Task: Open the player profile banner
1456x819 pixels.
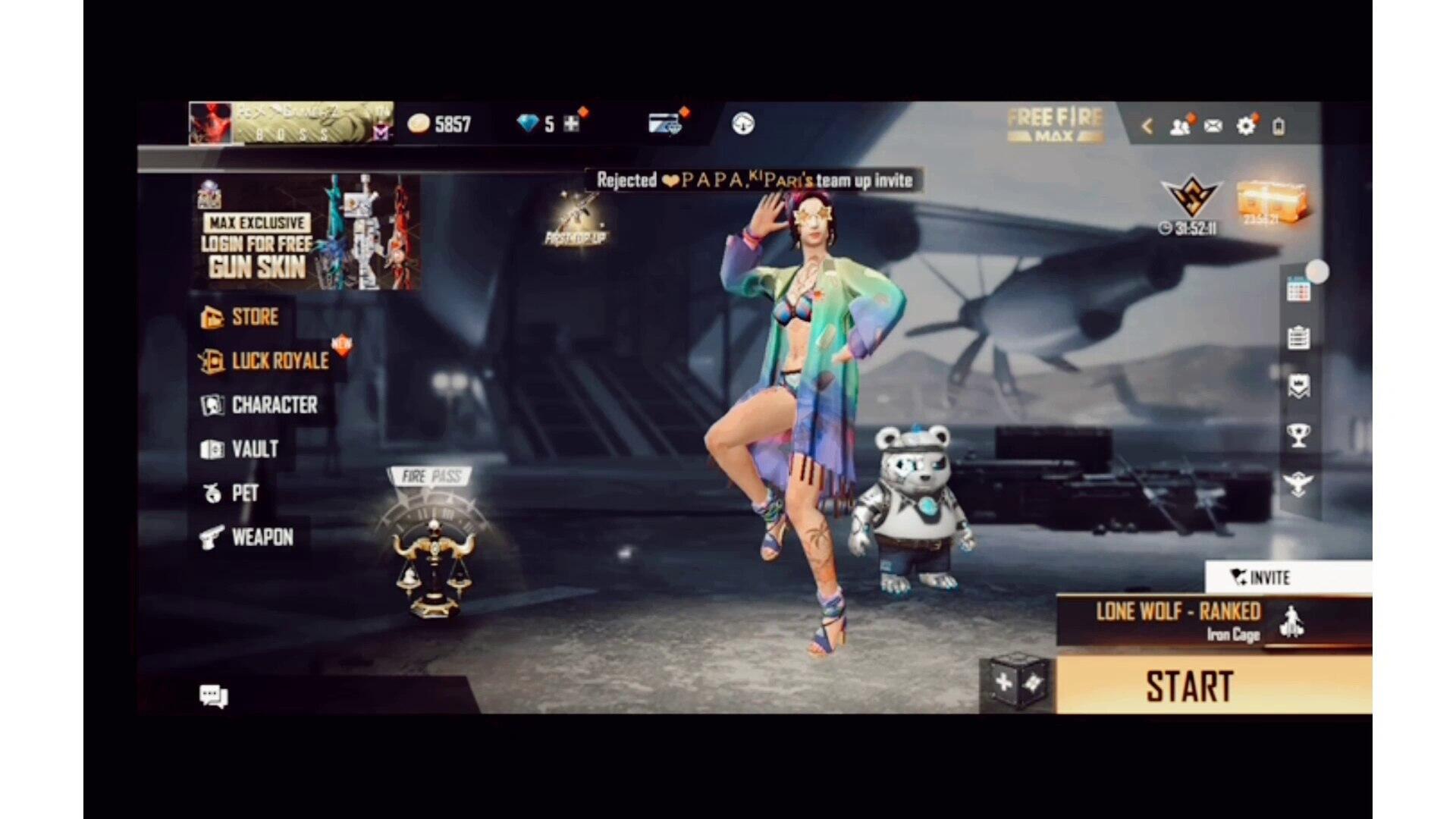Action: click(x=290, y=123)
